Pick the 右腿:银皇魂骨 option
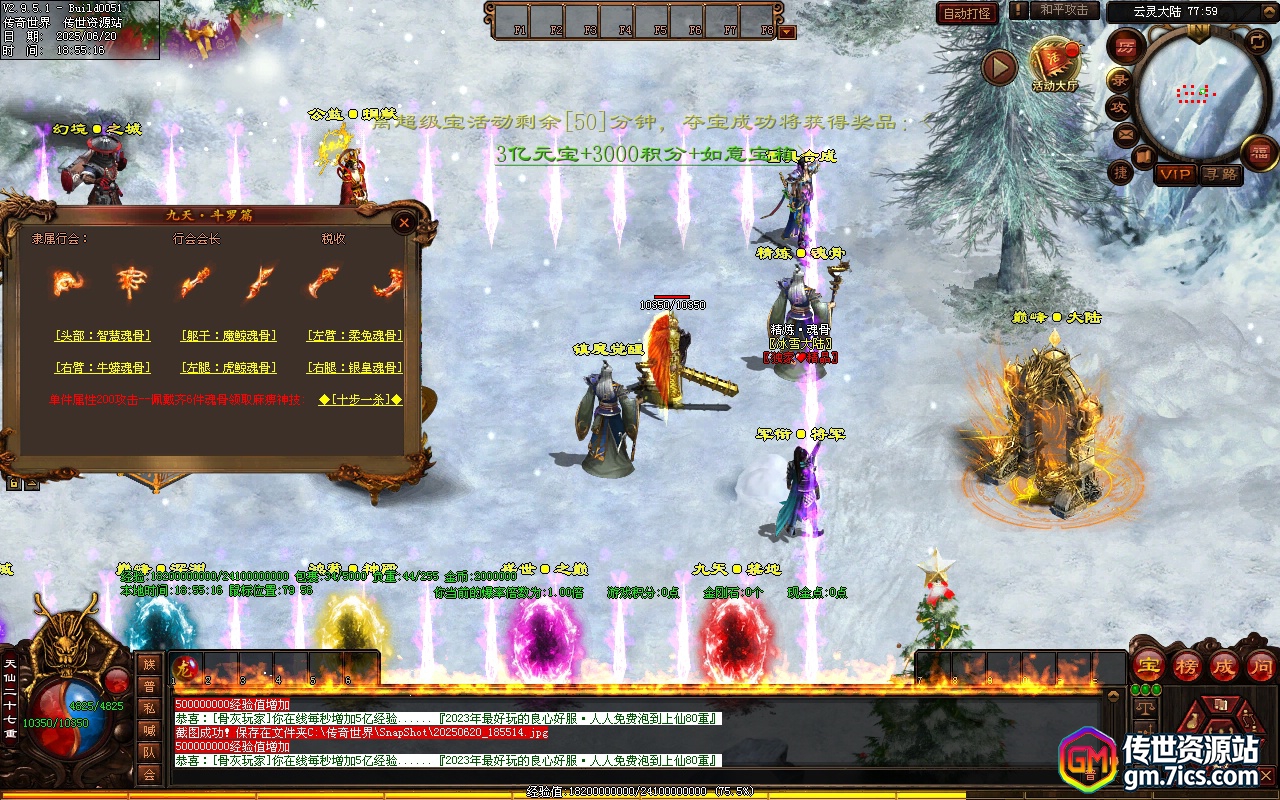 tap(355, 368)
